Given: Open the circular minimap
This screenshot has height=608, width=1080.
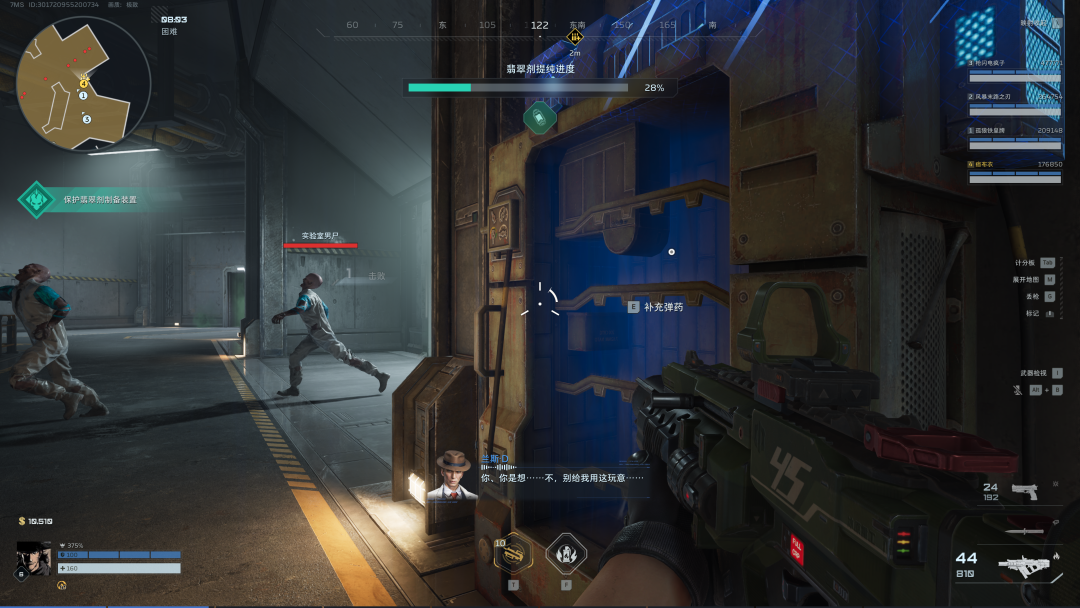Looking at the screenshot, I should pos(83,83).
